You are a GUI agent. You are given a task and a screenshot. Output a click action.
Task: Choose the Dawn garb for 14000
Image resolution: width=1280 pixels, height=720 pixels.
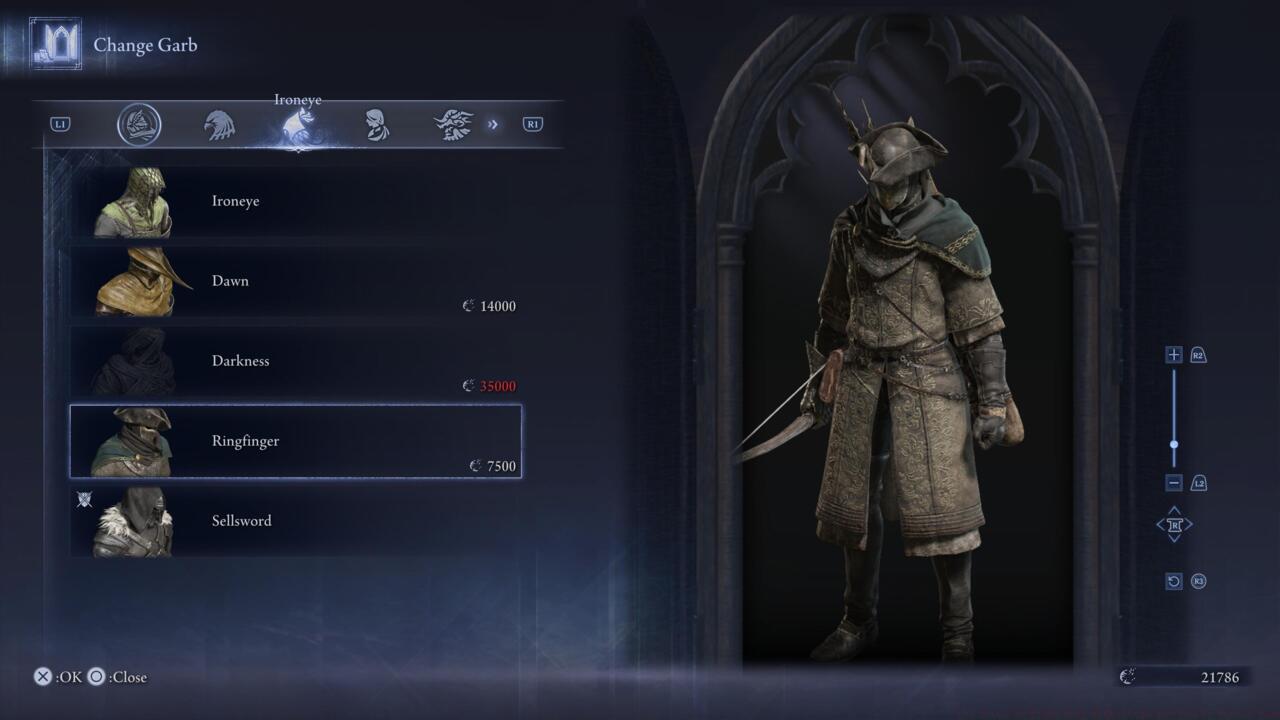295,281
